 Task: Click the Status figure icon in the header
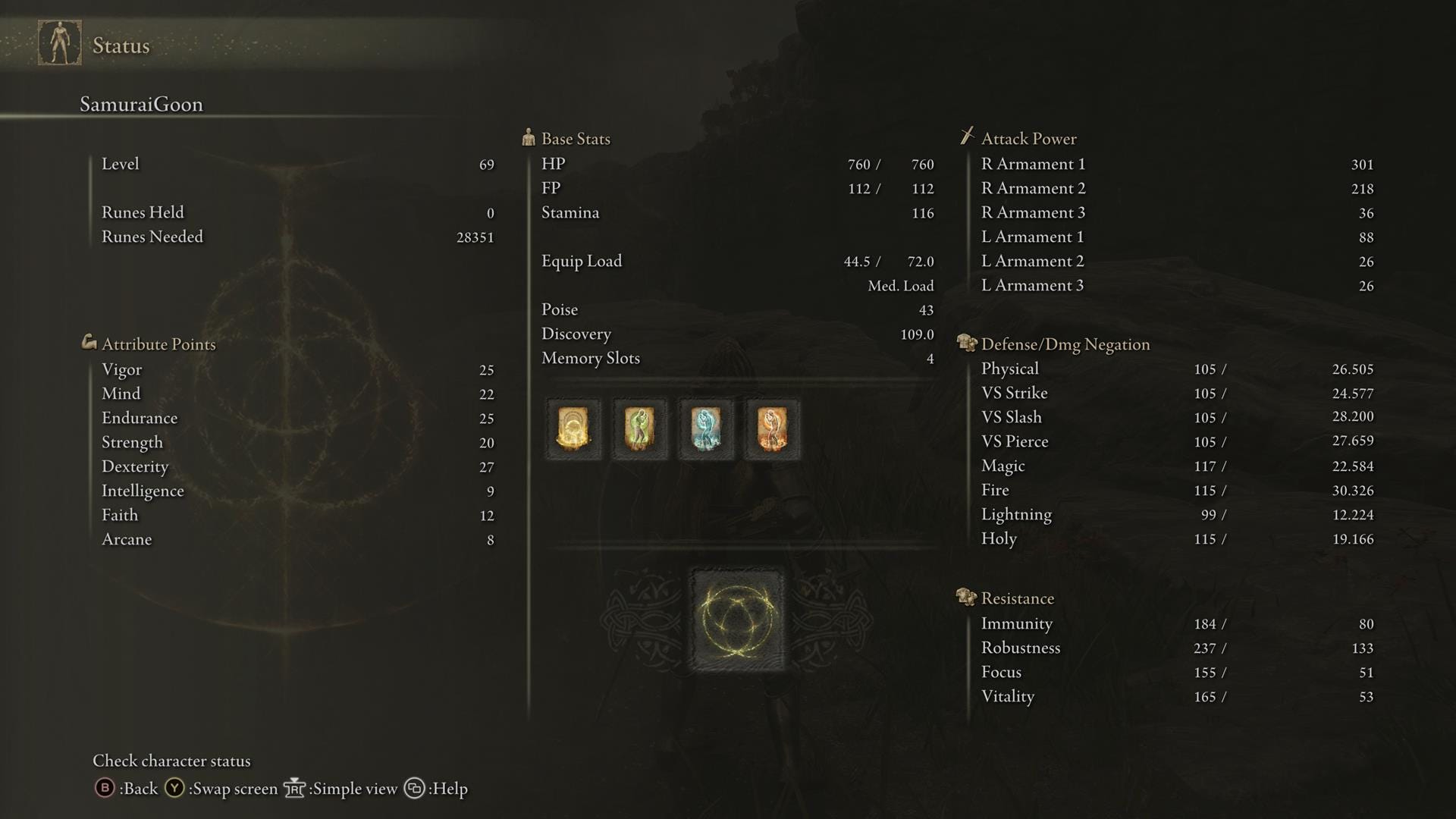pos(60,43)
